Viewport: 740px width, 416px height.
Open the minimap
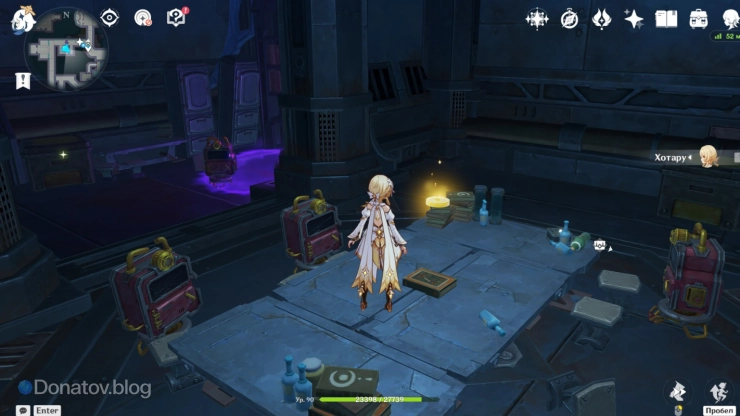pyautogui.click(x=67, y=47)
